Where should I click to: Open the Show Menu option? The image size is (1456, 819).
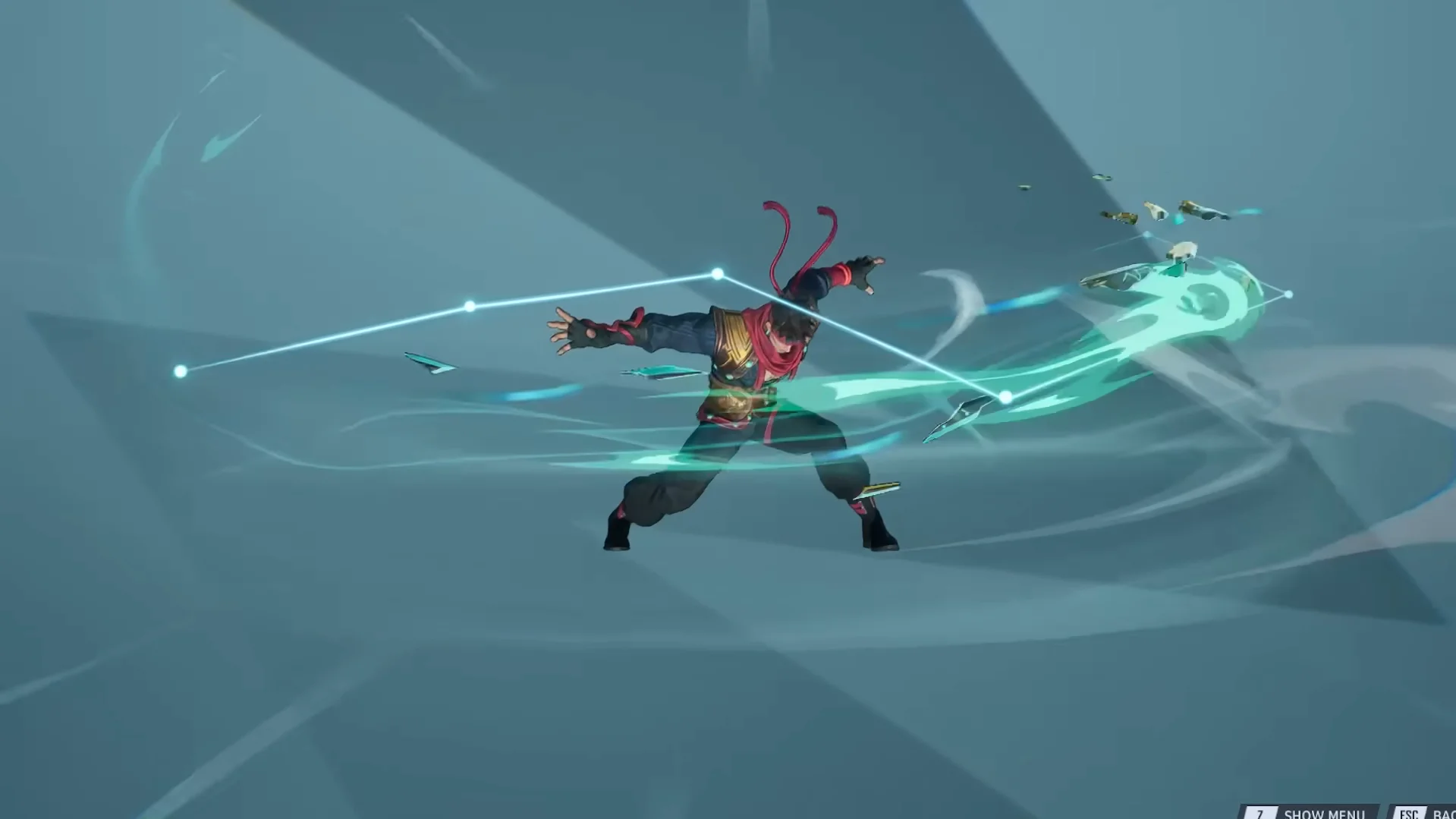tap(1326, 814)
